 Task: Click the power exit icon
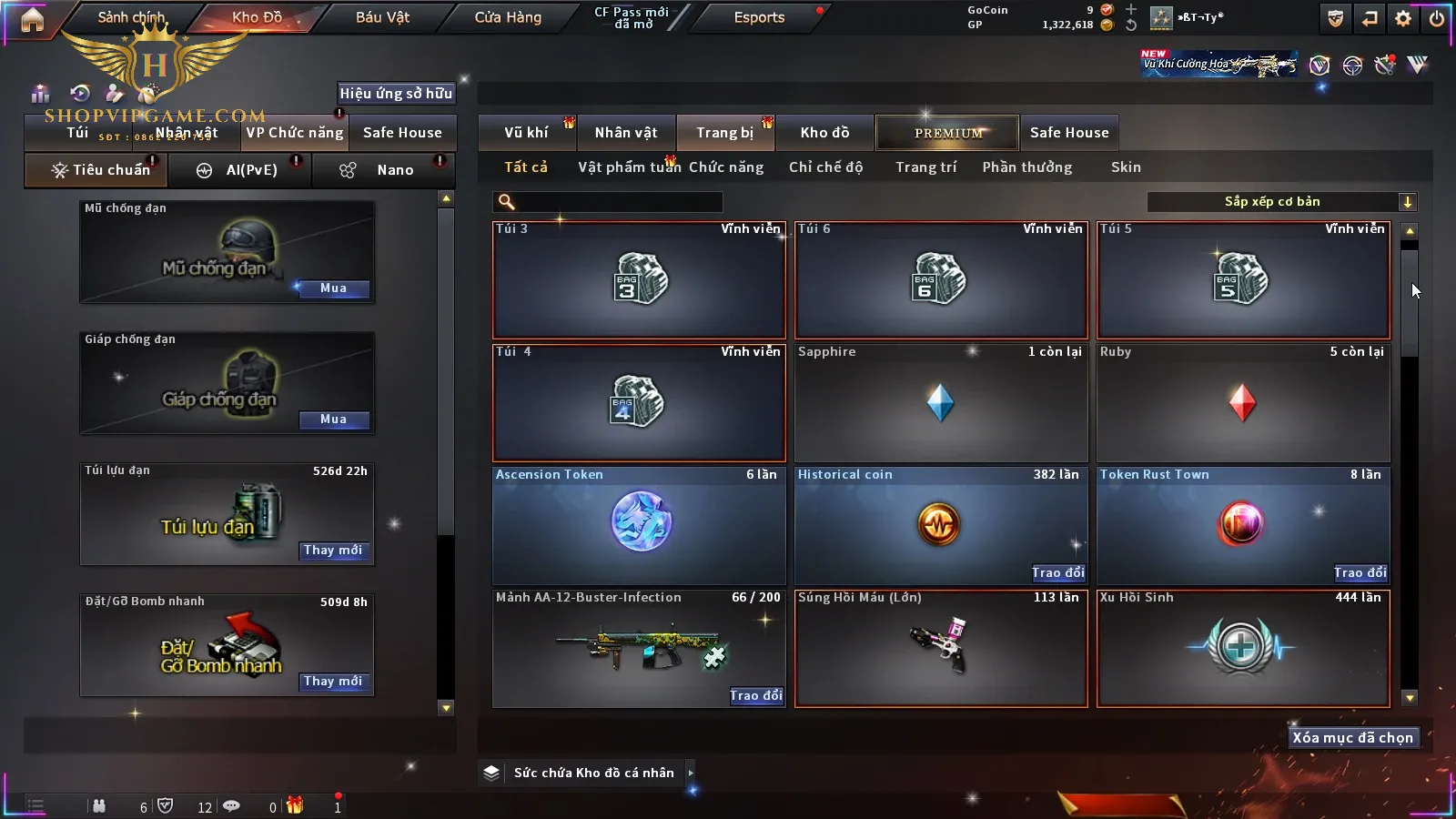[1437, 18]
